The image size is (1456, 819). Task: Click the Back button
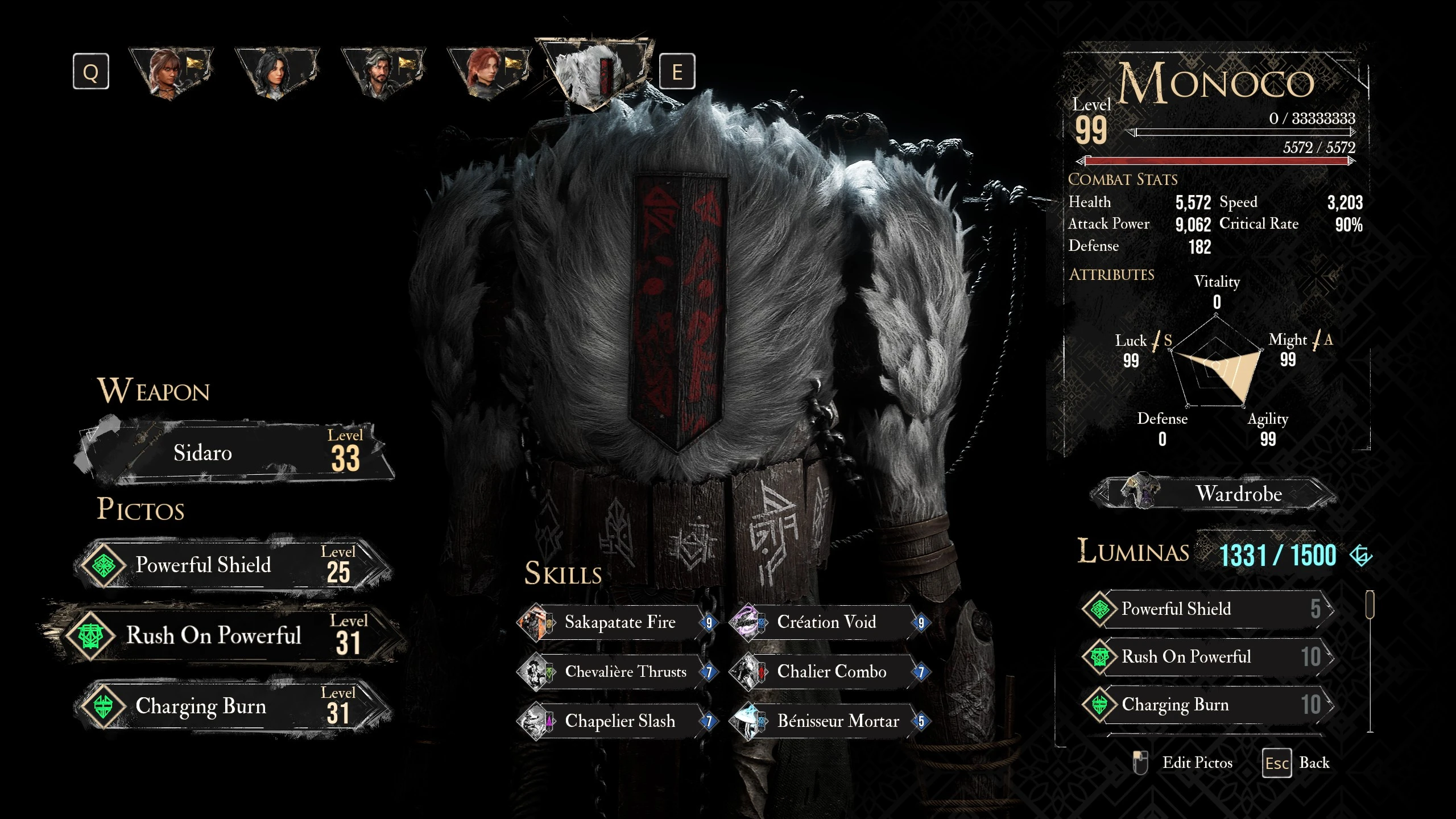pos(1298,763)
